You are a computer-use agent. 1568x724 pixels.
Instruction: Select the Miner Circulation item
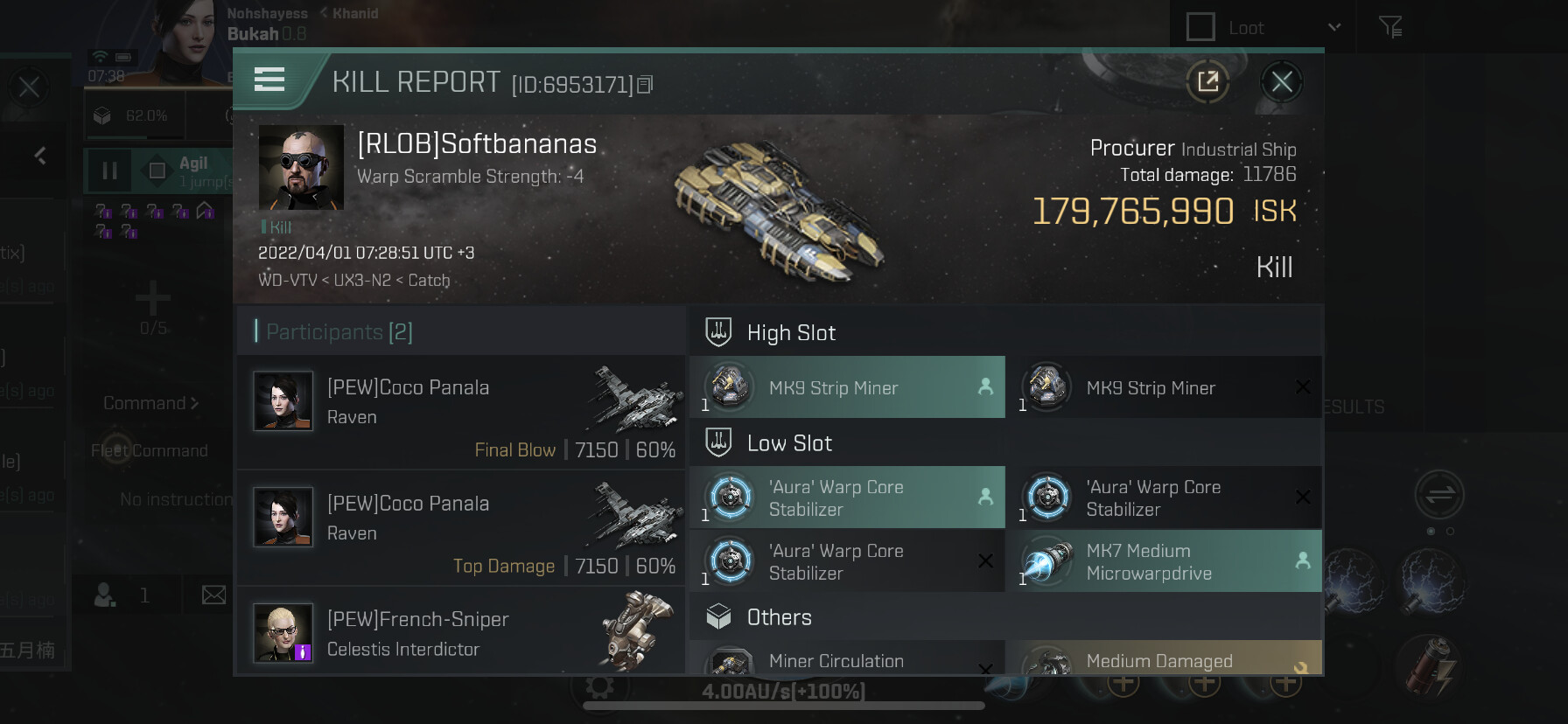tap(847, 660)
